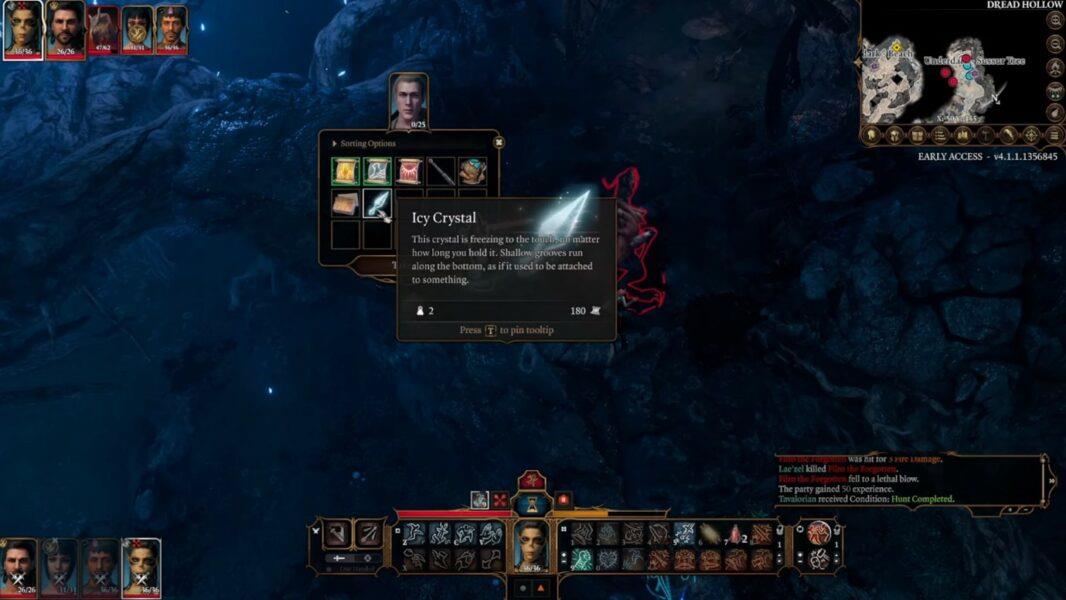Viewport: 1066px width, 600px height.
Task: Click the parchment stack inventory item
Action: 346,204
